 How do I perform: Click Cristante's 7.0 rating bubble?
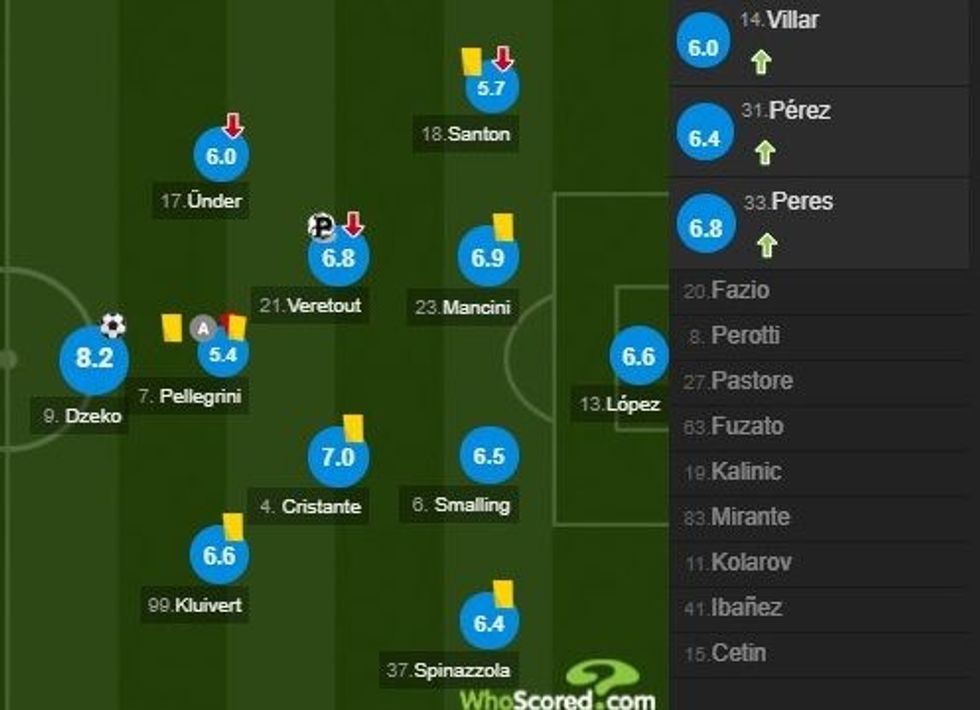coord(338,458)
